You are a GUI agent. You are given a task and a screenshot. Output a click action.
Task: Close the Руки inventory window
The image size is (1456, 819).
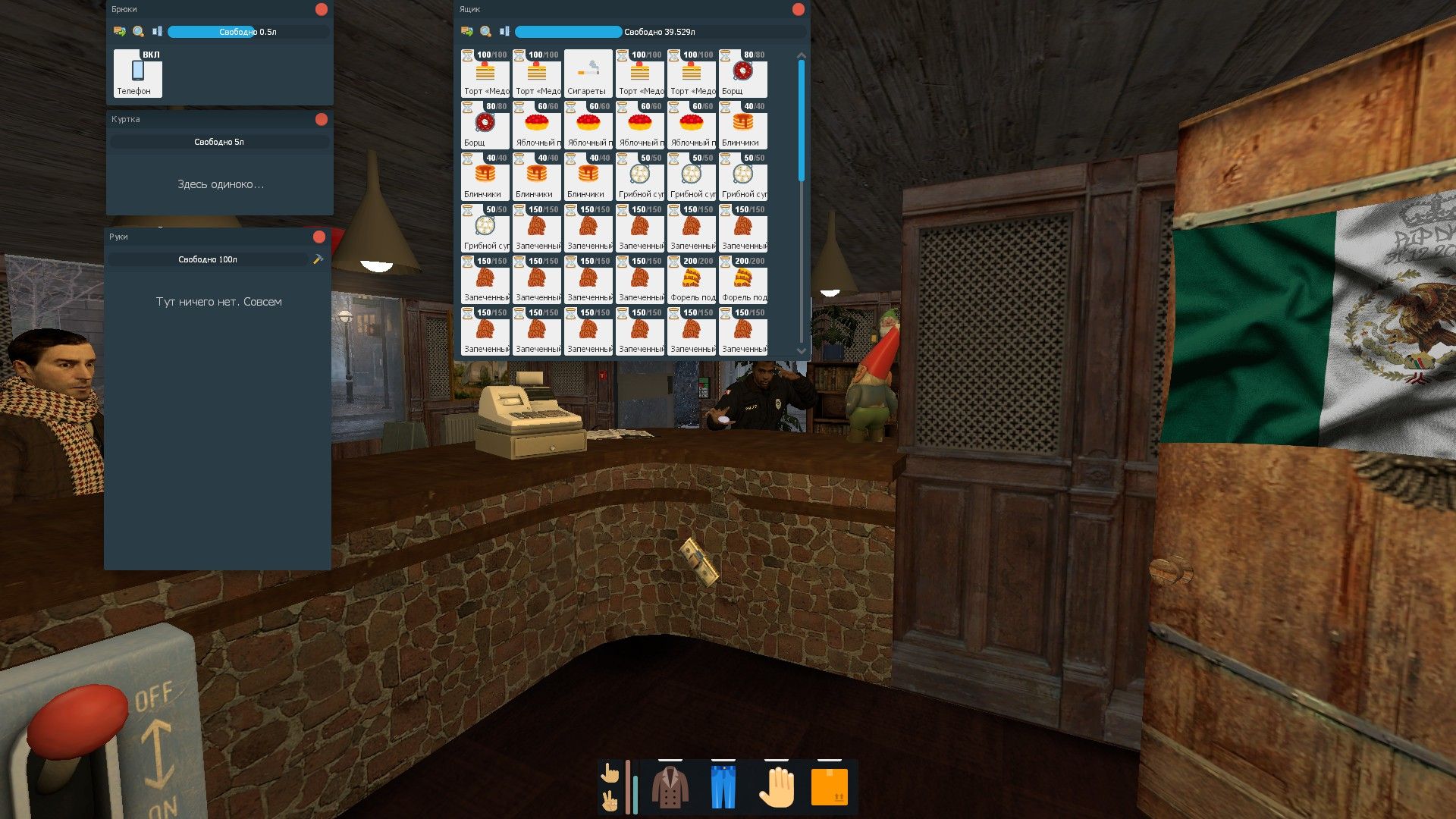pyautogui.click(x=319, y=237)
